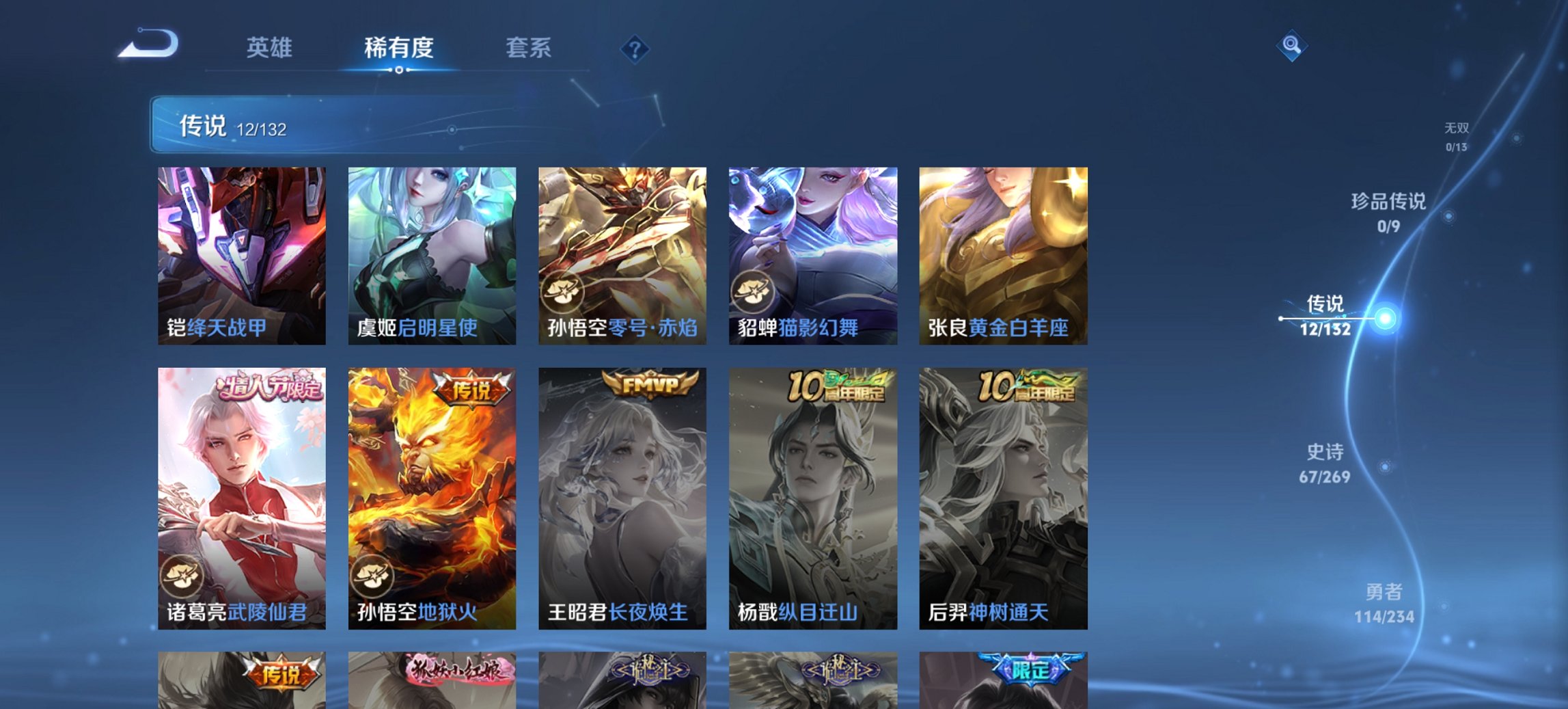Switch to the 套系 tab
The image size is (1568, 709).
(529, 48)
